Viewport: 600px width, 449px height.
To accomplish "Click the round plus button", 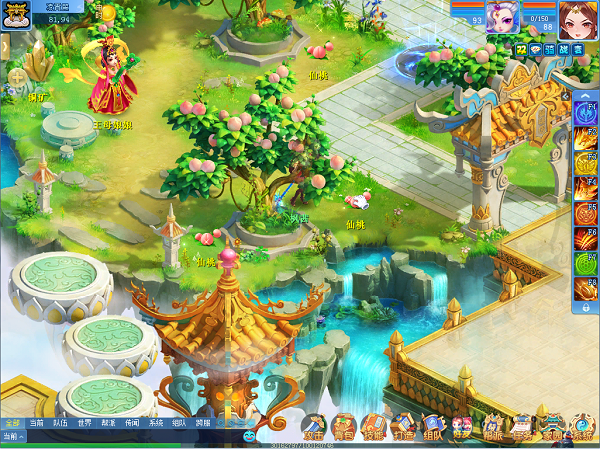I will coord(16,76).
